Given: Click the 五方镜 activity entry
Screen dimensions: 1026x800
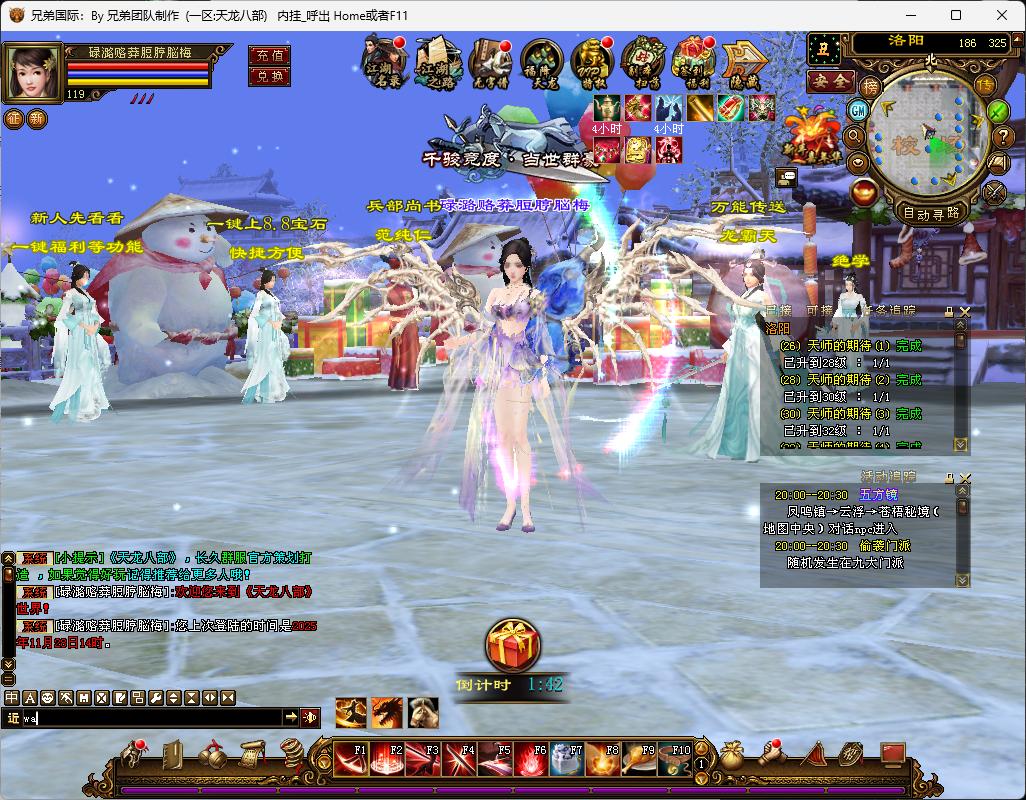Looking at the screenshot, I should [878, 495].
